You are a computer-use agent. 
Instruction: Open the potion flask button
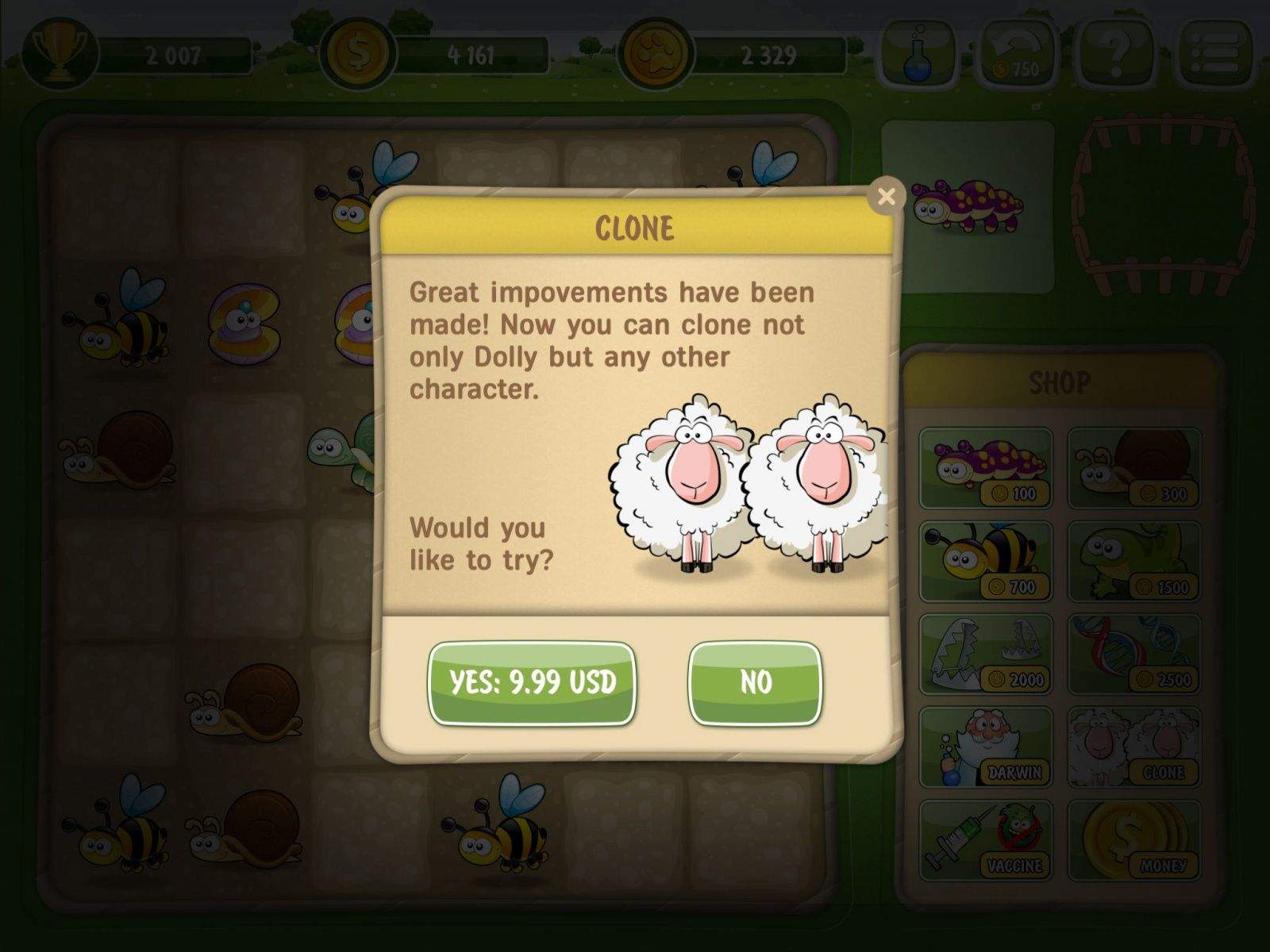pos(919,54)
